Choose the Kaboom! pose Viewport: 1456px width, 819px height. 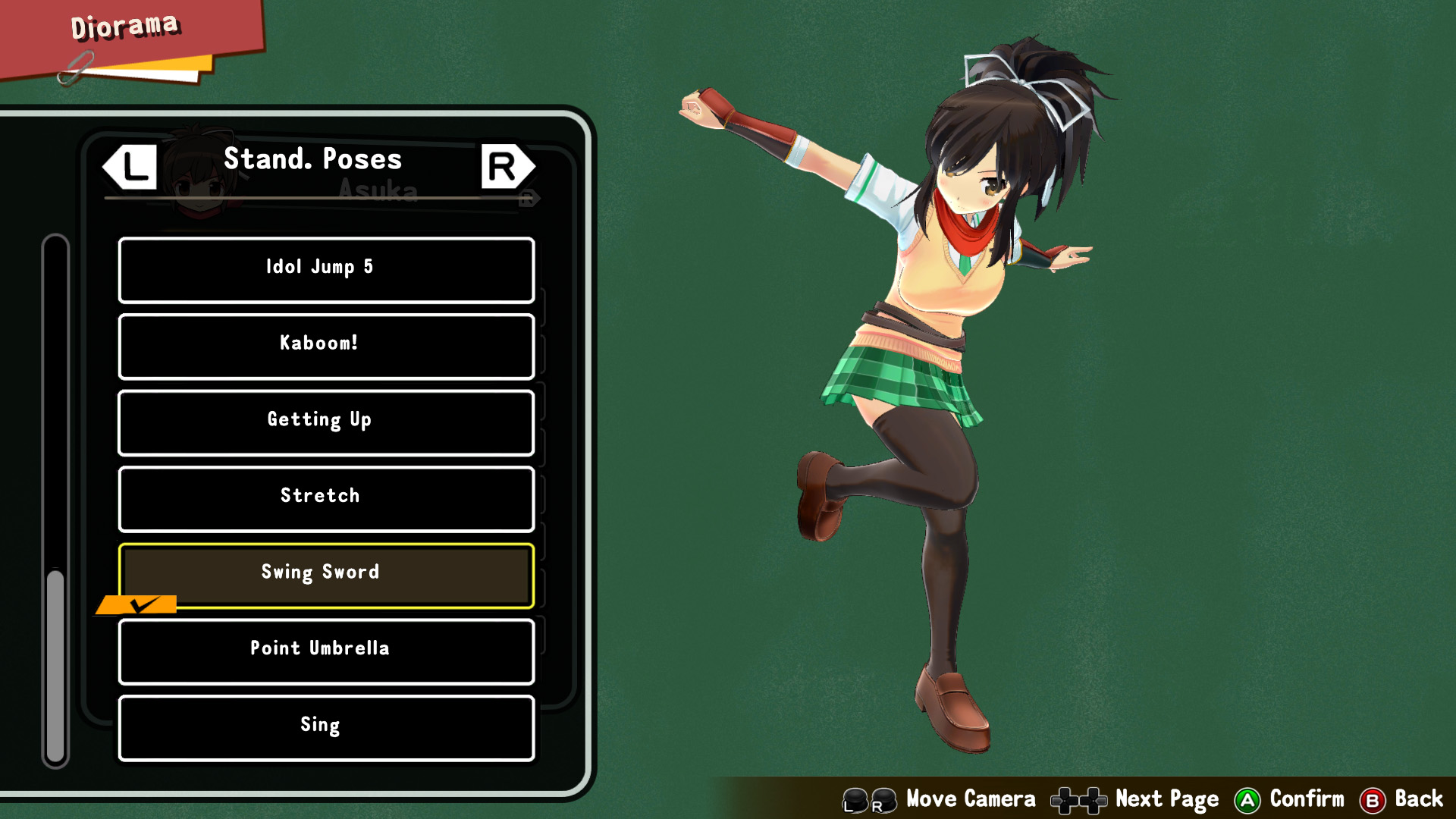[x=326, y=346]
